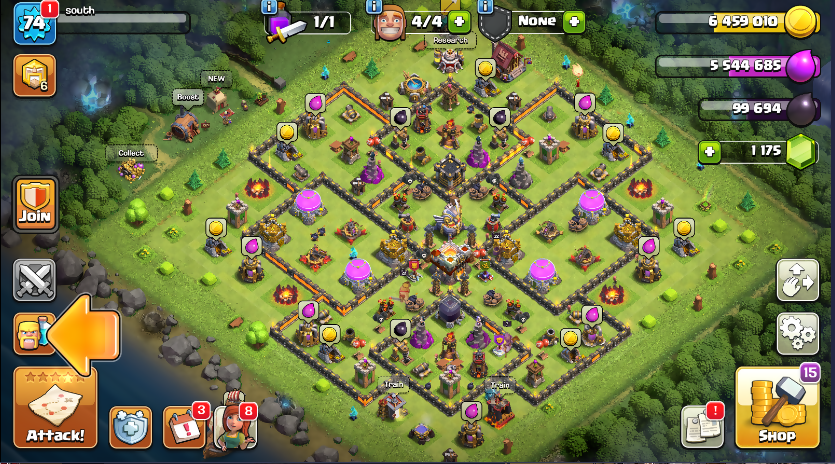The image size is (835, 464).
Task: Open the notes icon with exclamation badge
Action: point(702,427)
